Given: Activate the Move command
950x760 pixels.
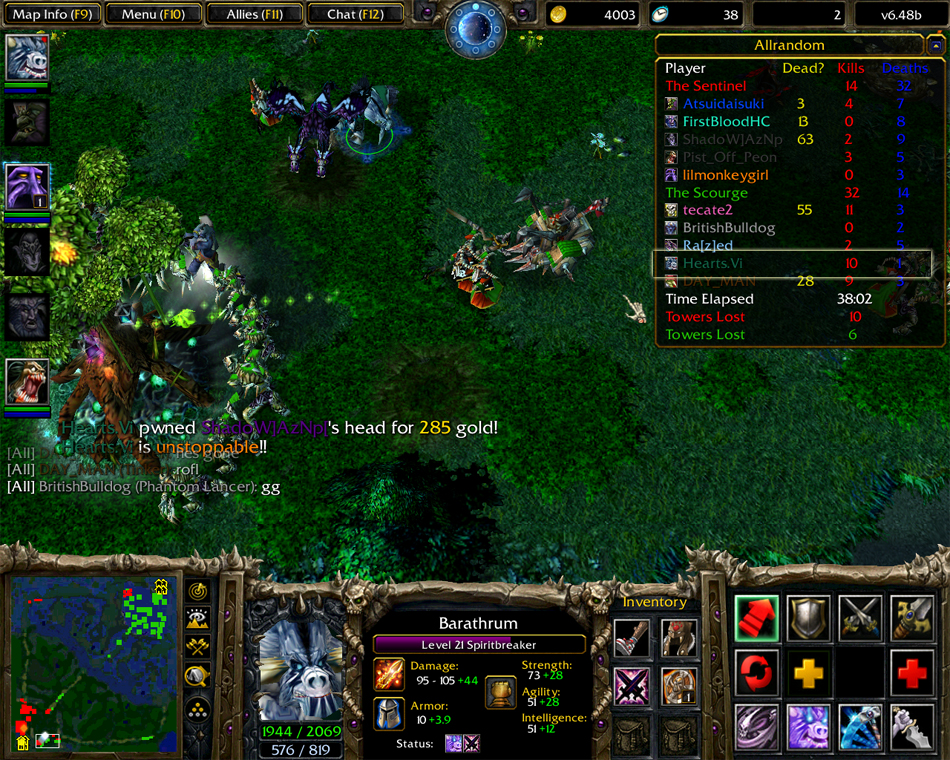Looking at the screenshot, I should pos(757,618).
